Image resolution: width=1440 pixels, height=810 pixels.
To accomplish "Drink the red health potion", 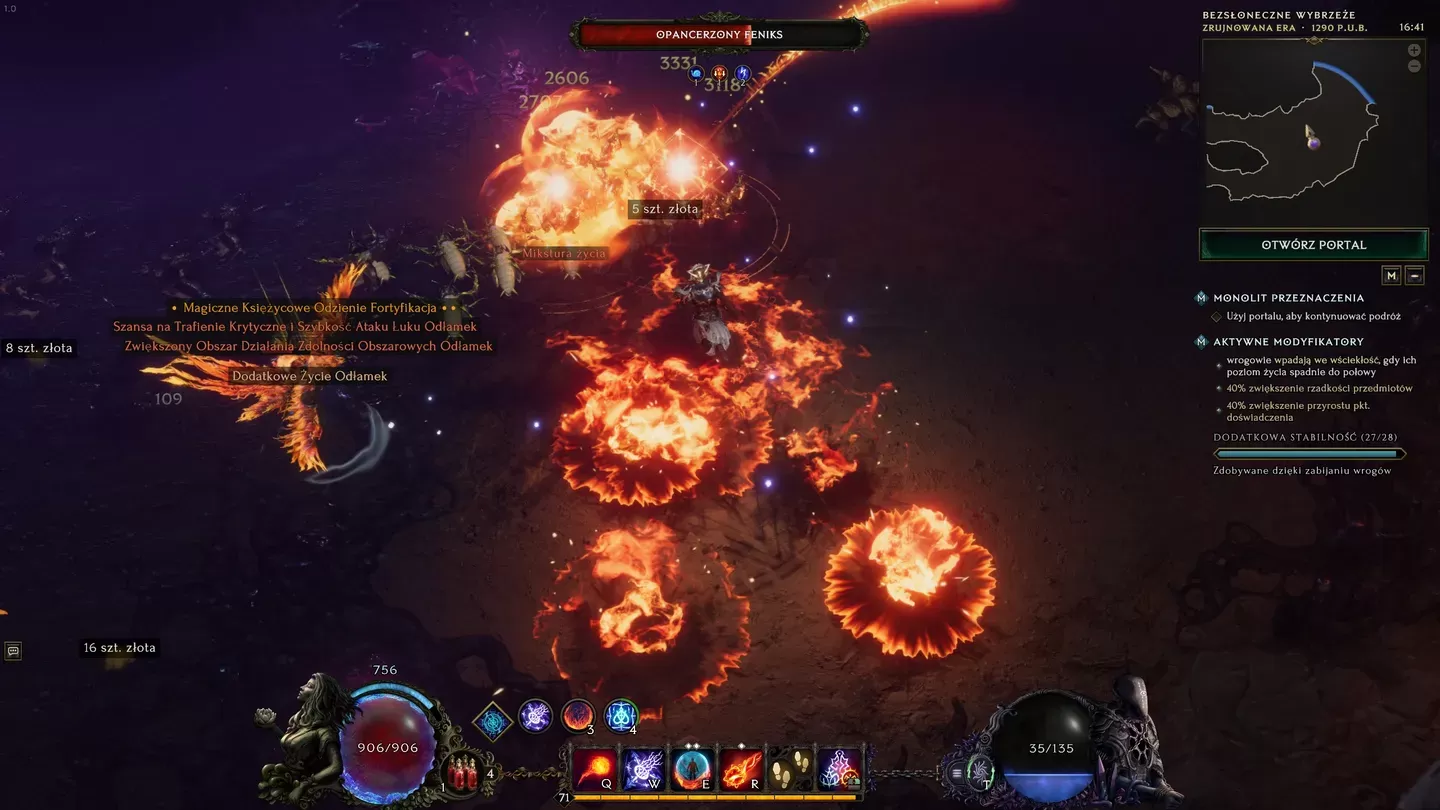I will click(x=462, y=775).
